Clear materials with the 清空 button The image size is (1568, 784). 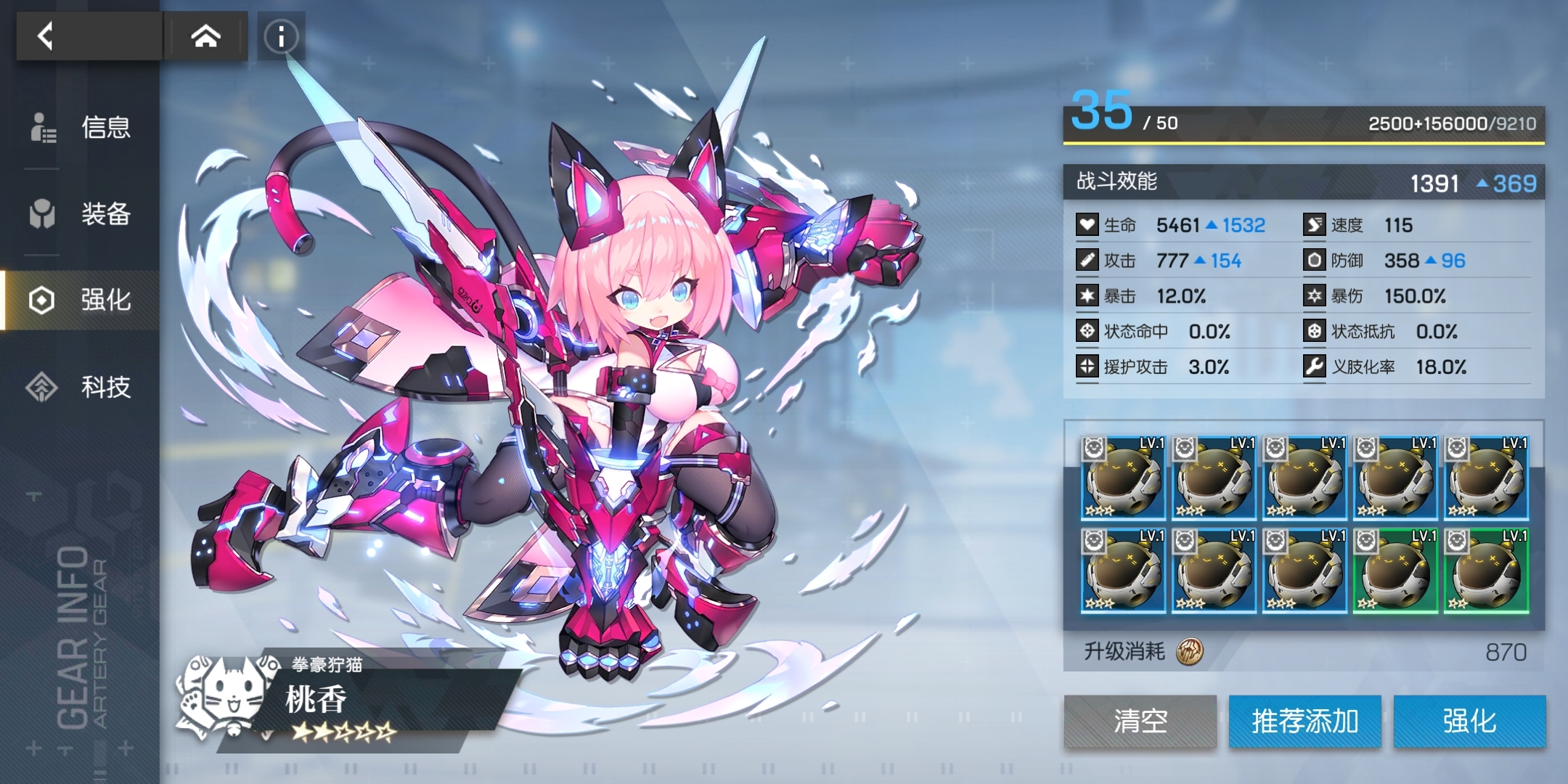(1140, 721)
